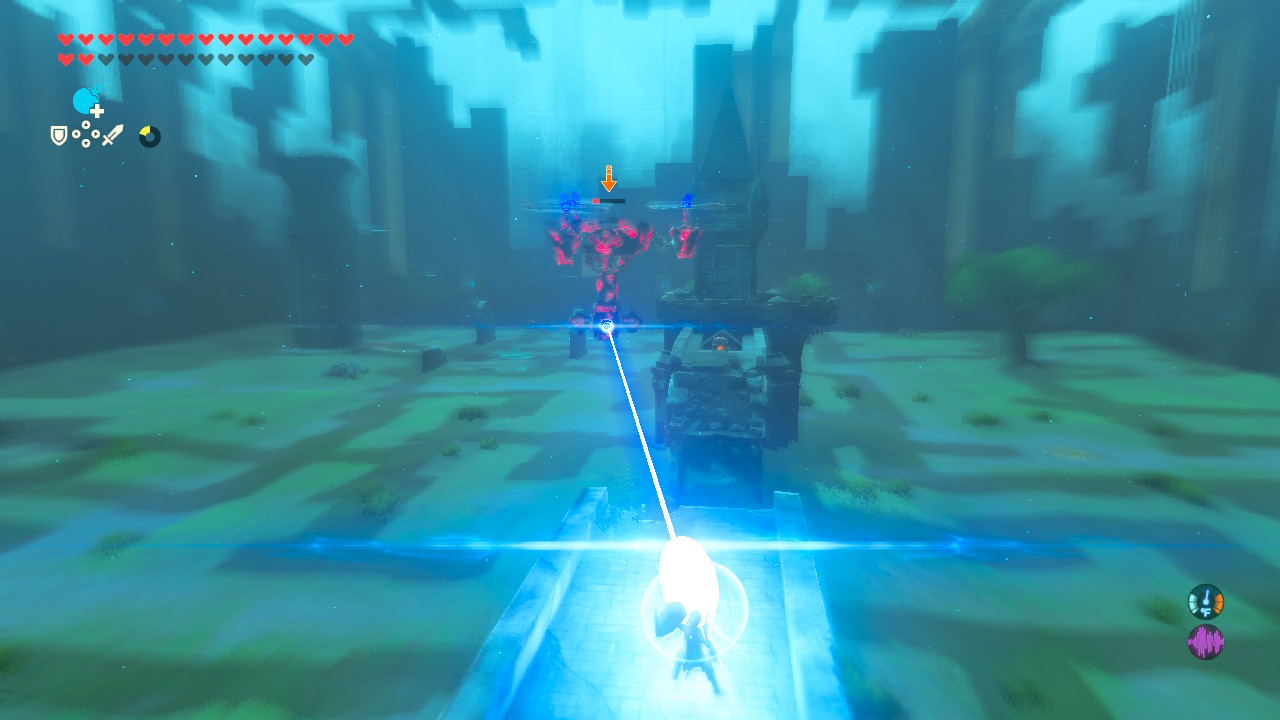
Task: Click the targeting reticle on the Guardian's eye
Action: point(605,325)
